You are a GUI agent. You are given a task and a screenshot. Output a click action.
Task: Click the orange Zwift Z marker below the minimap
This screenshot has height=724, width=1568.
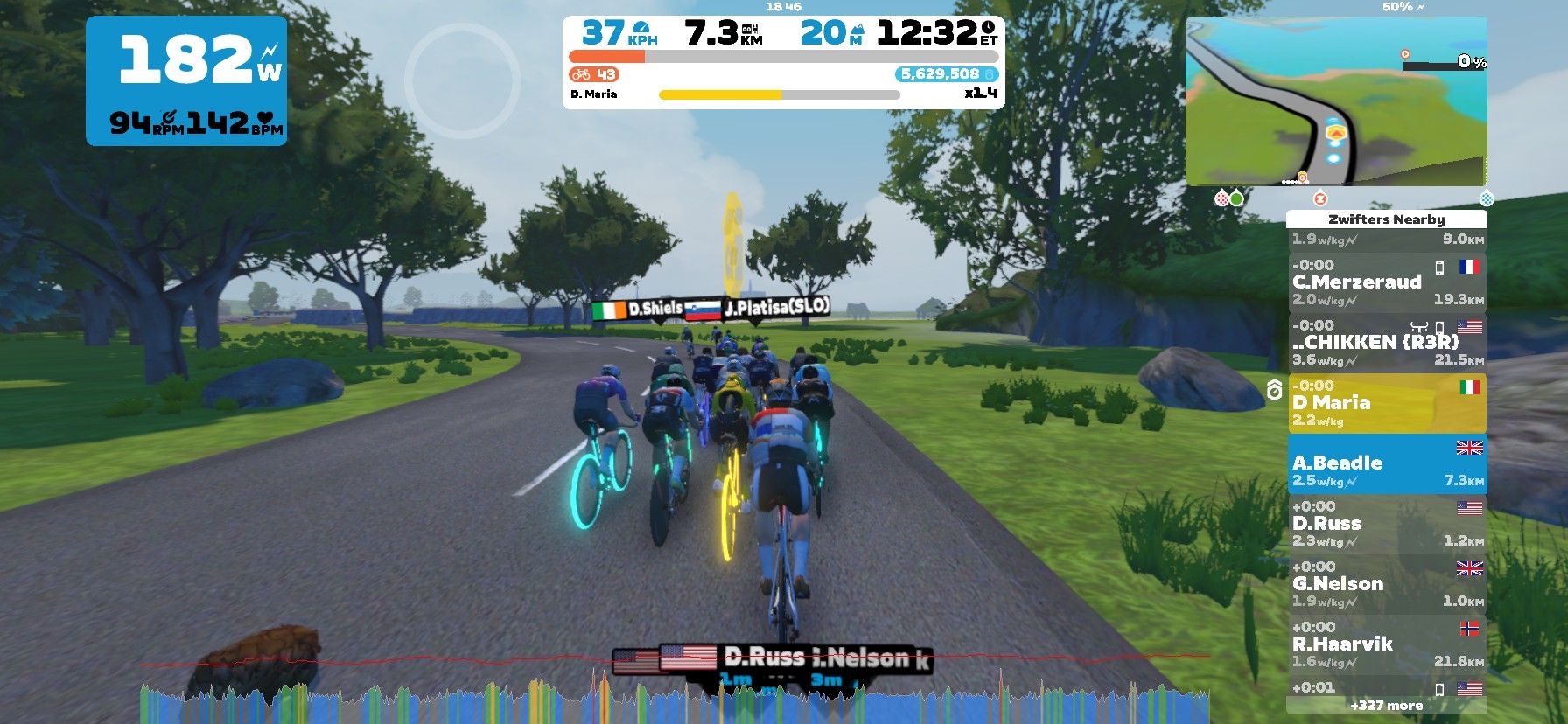(x=1320, y=198)
